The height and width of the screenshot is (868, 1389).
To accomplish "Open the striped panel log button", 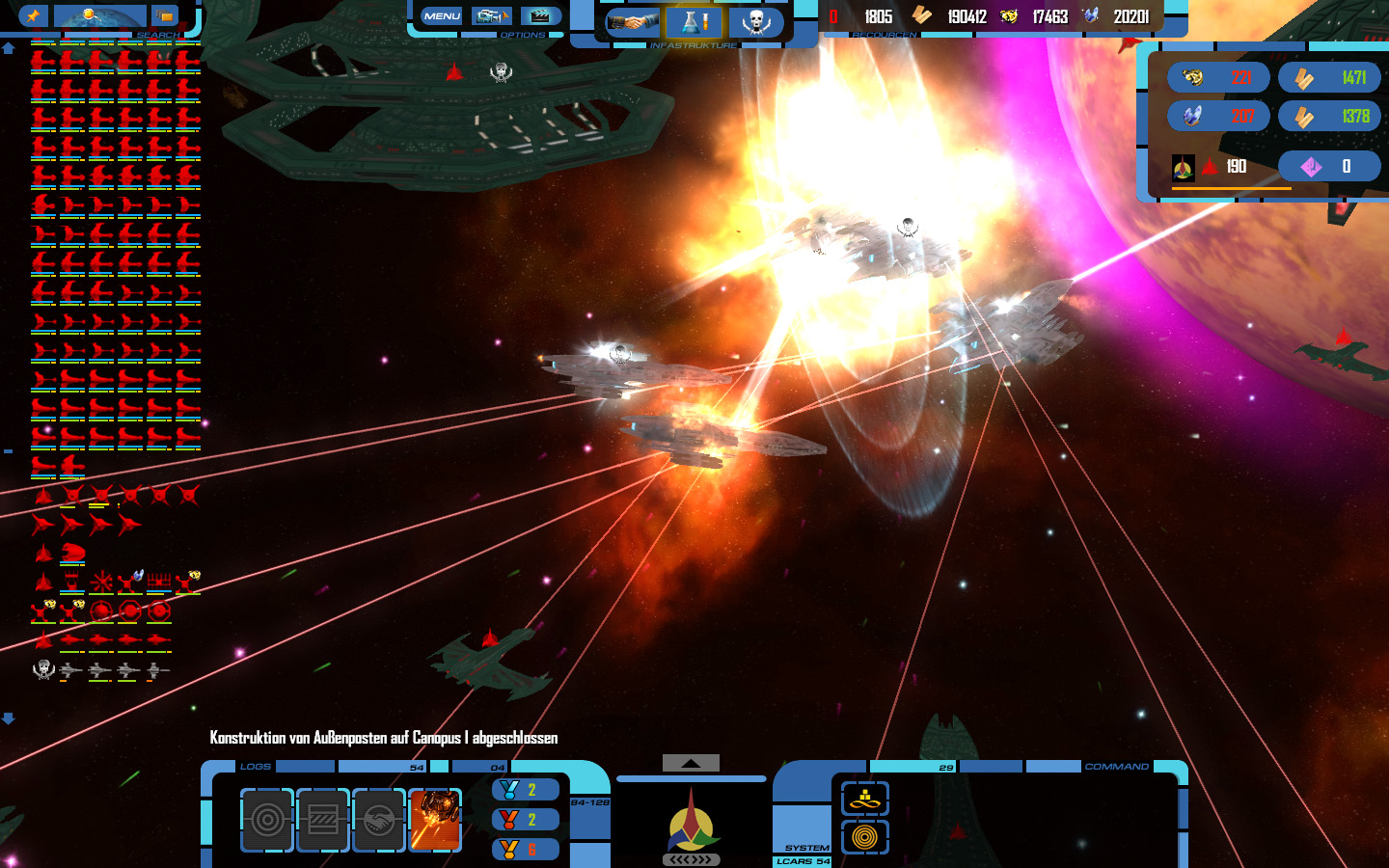I will pos(323,820).
